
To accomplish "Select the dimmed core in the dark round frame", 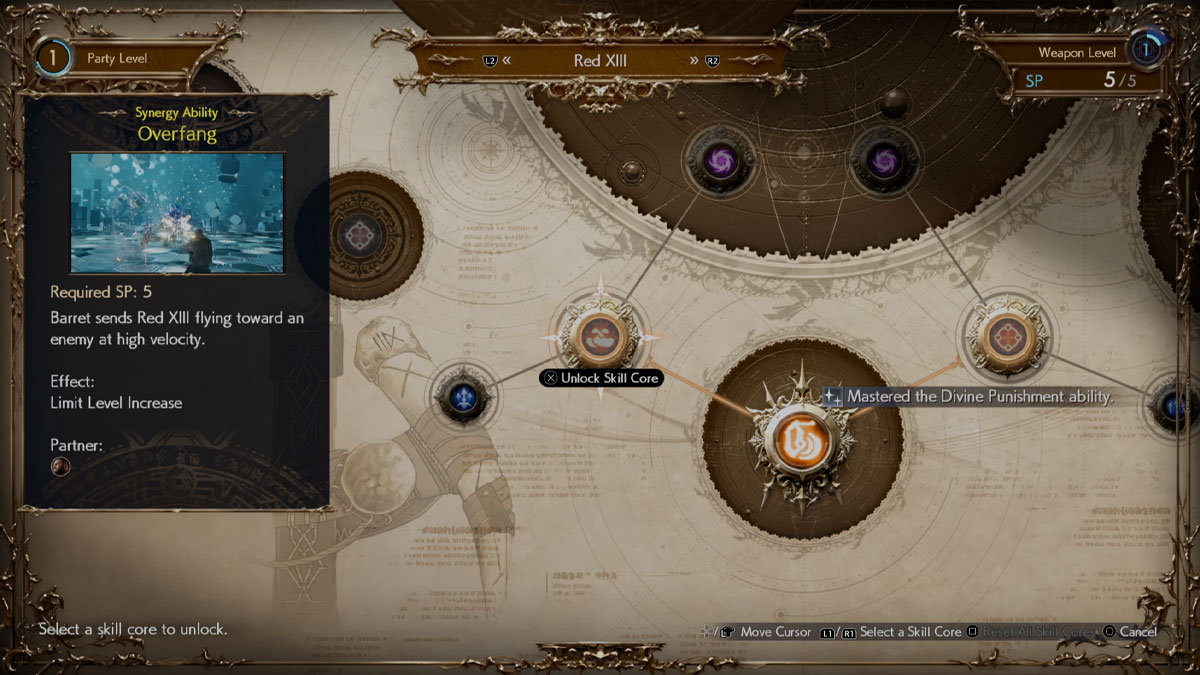I will (358, 236).
